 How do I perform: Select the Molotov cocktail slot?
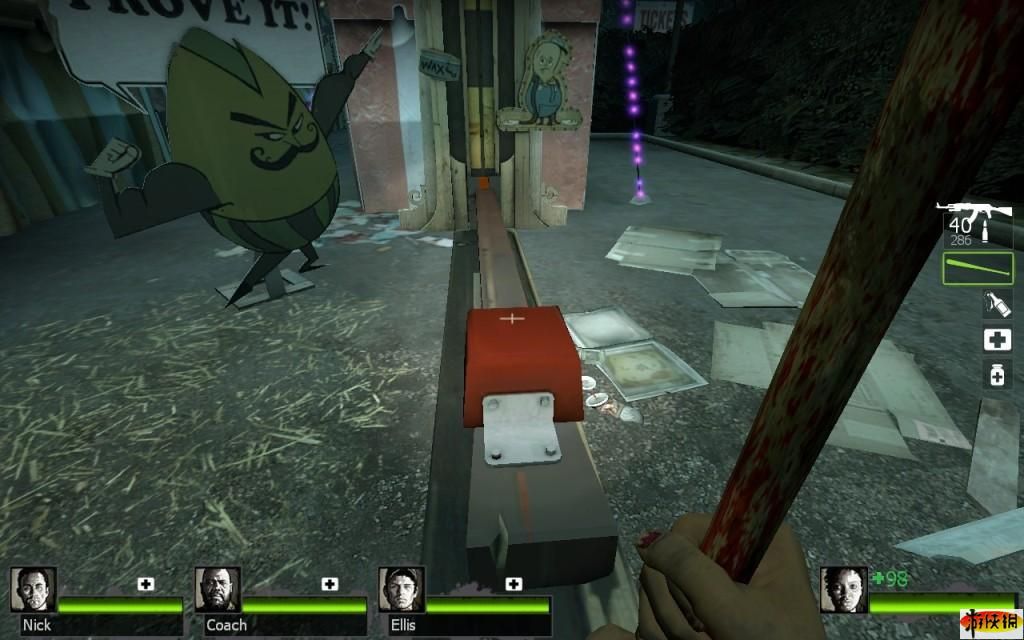pyautogui.click(x=995, y=304)
